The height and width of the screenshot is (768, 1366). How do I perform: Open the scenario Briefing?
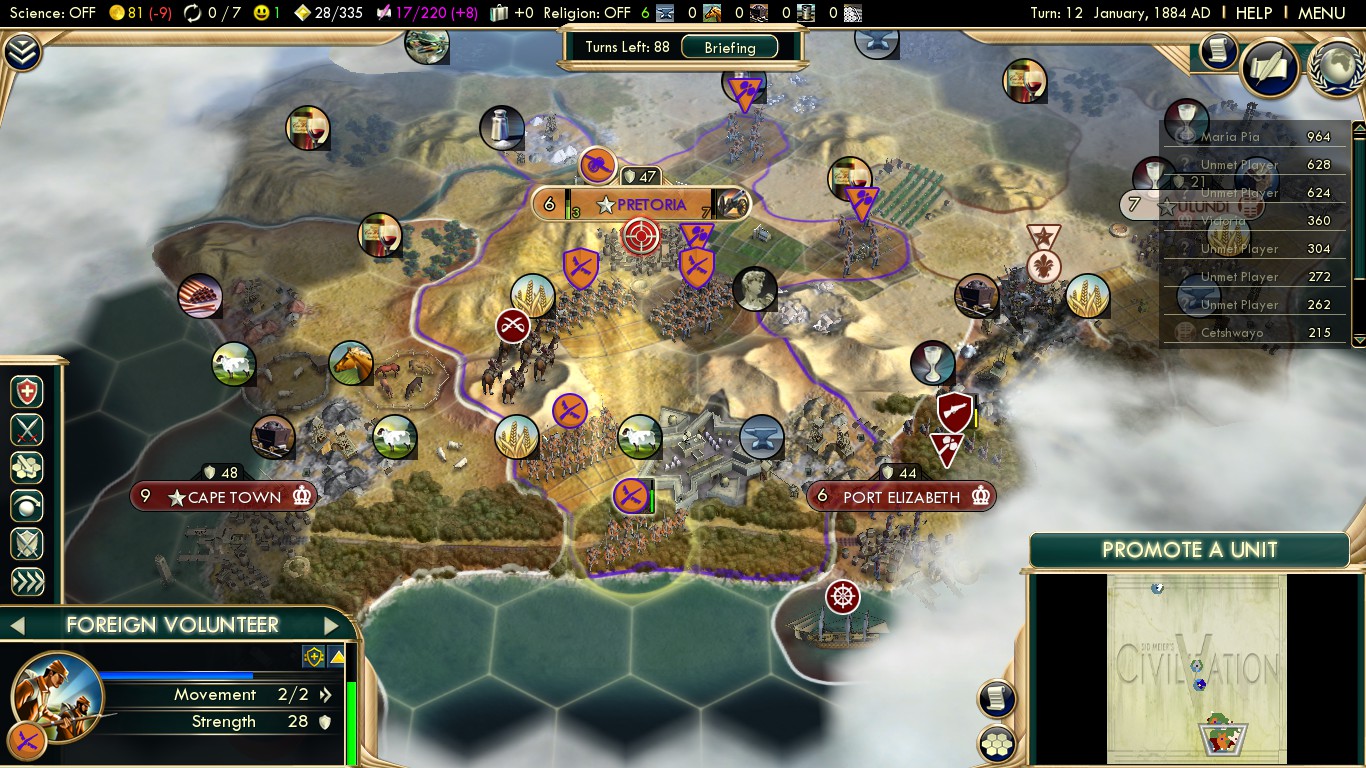(730, 47)
